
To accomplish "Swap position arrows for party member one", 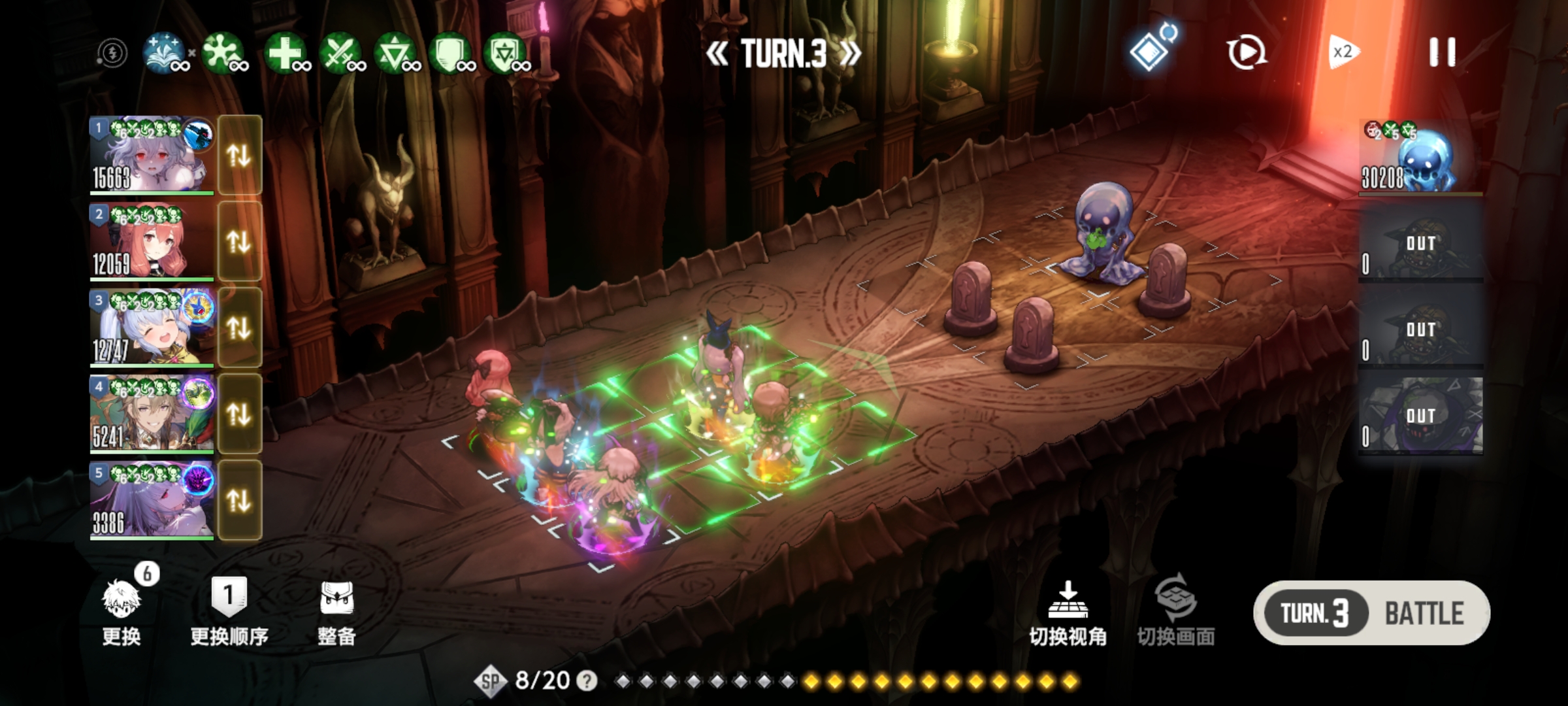I will (239, 156).
